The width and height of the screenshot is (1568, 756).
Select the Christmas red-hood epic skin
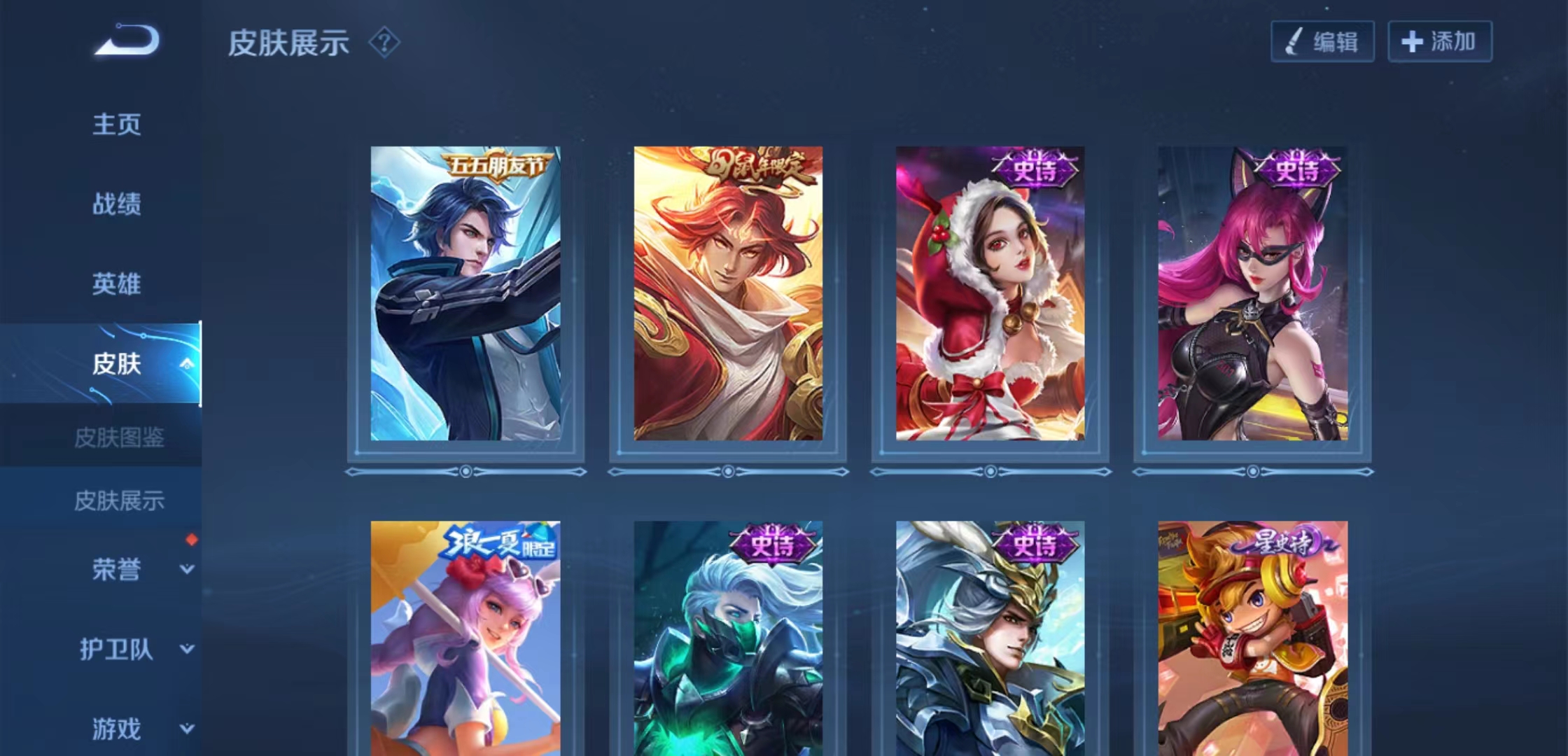pos(990,294)
